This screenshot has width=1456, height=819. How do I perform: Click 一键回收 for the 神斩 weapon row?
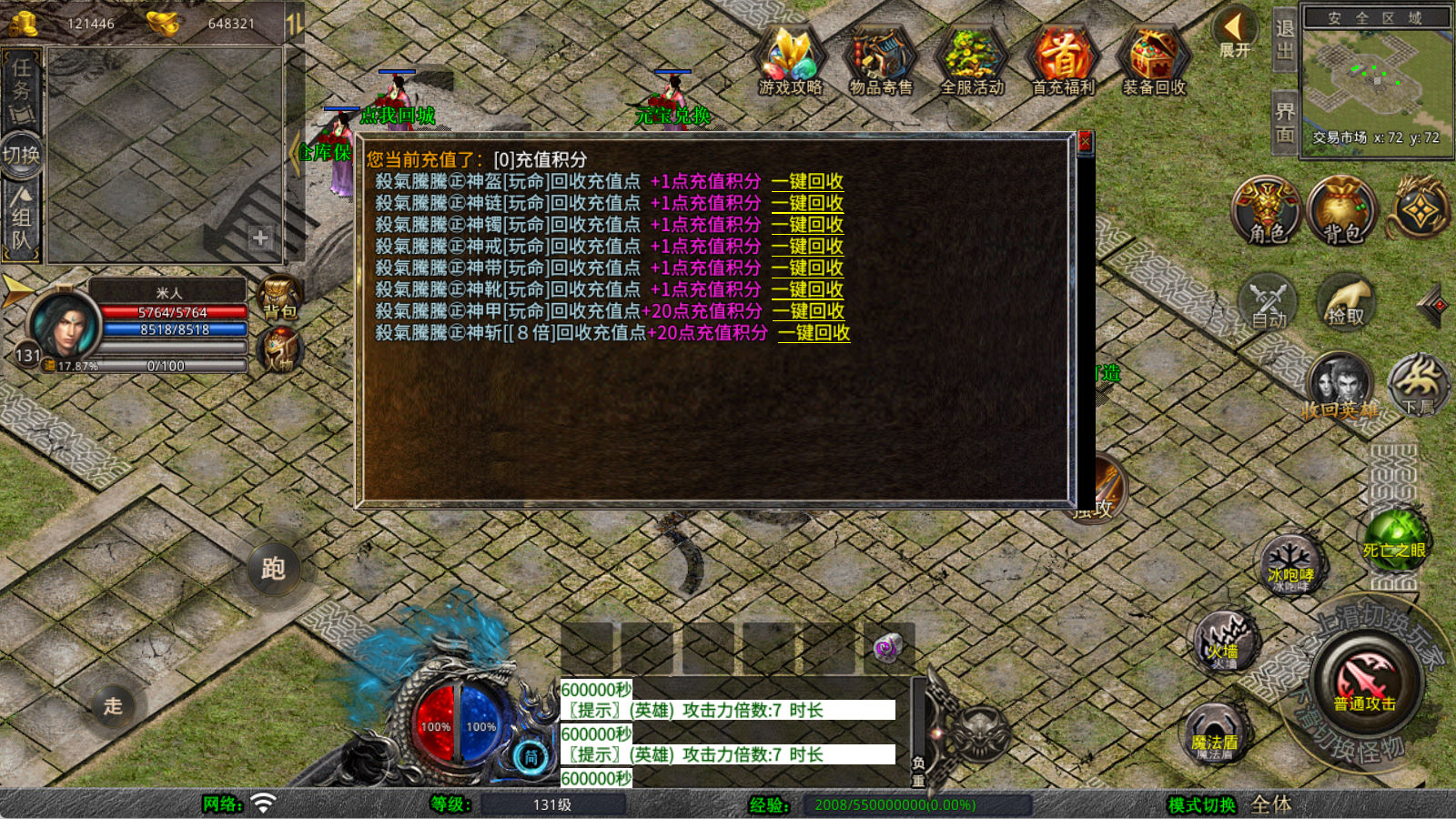[814, 333]
